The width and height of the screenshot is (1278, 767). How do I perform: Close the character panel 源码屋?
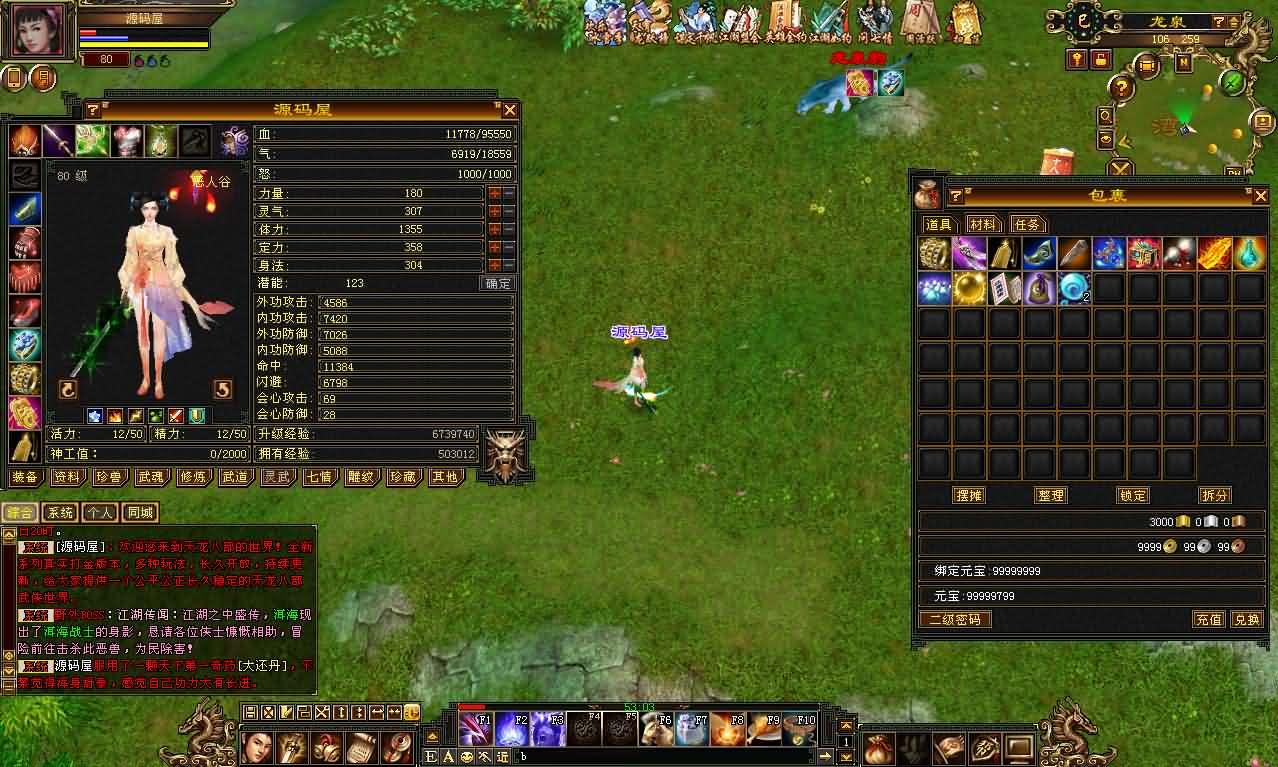509,110
